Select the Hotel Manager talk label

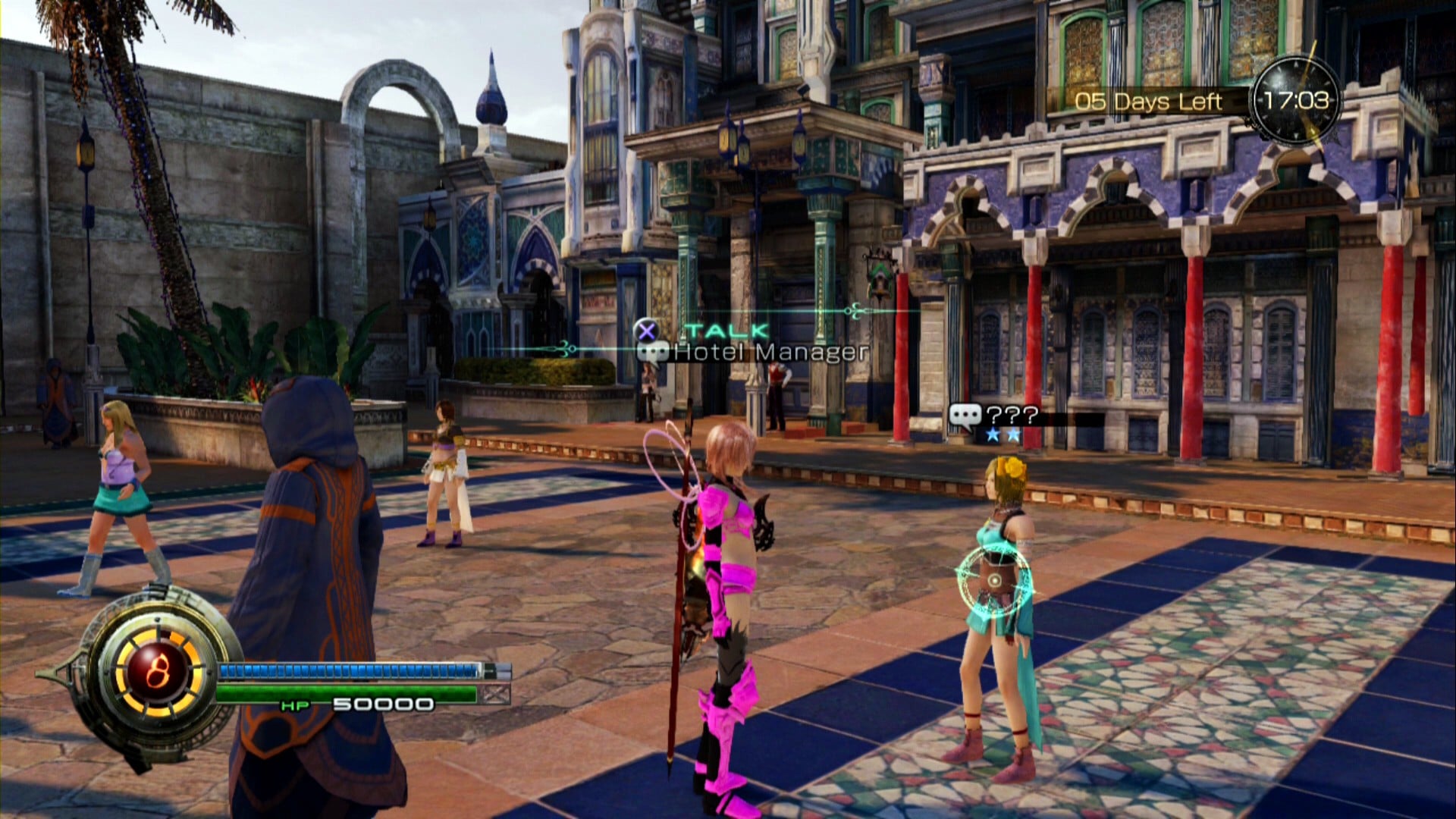pos(769,352)
